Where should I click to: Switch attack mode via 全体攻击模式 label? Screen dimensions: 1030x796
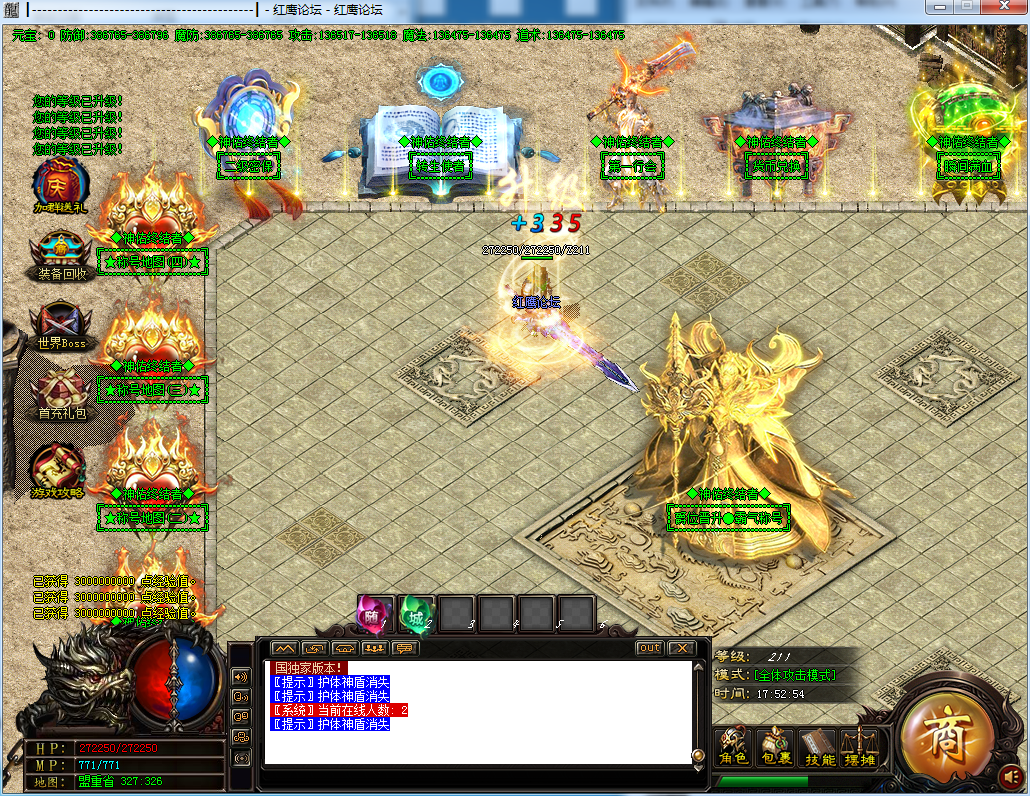[795, 675]
